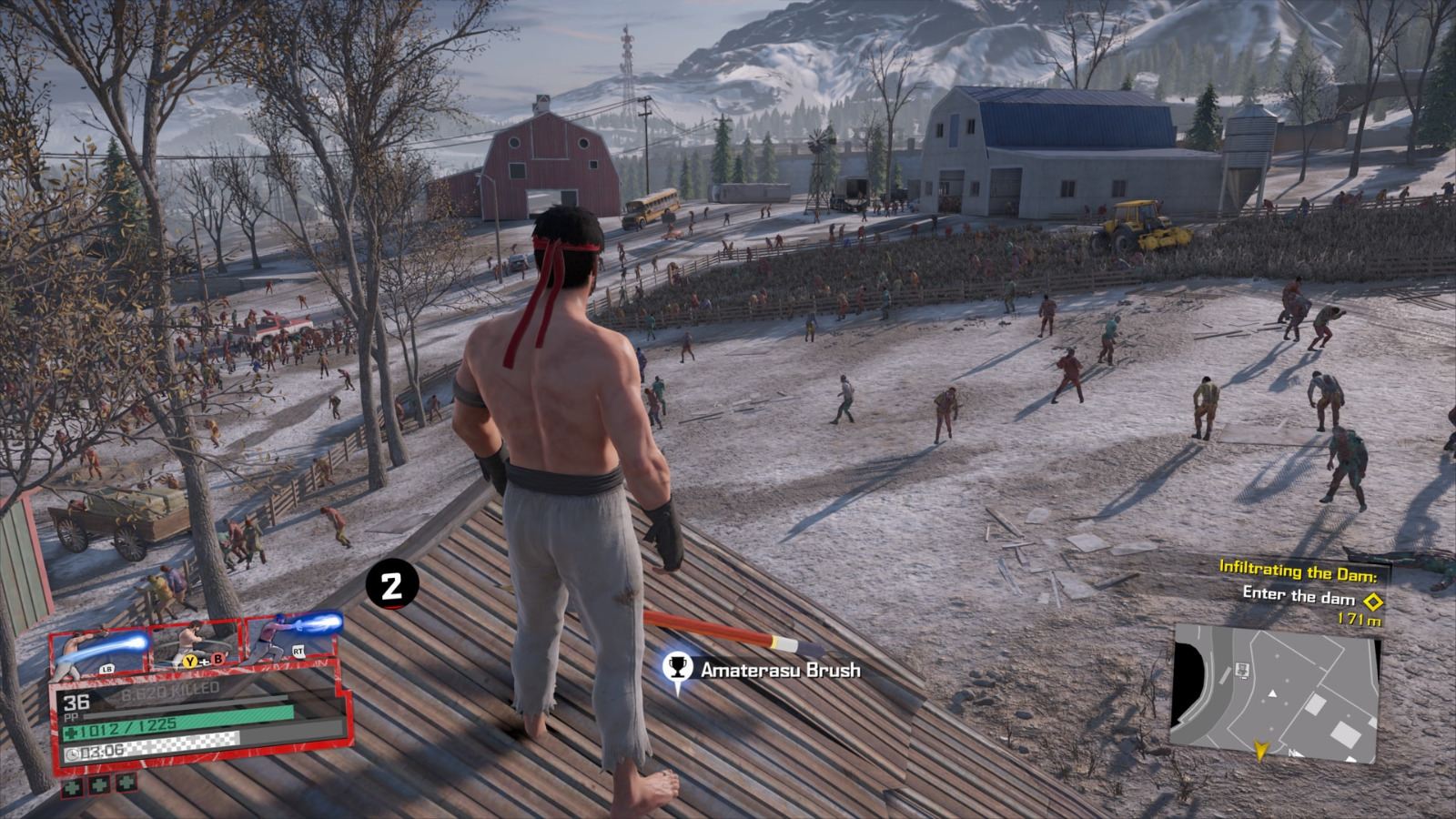The width and height of the screenshot is (1456, 819).
Task: Select the yellow diamond waypoint objective icon
Action: point(1372,600)
